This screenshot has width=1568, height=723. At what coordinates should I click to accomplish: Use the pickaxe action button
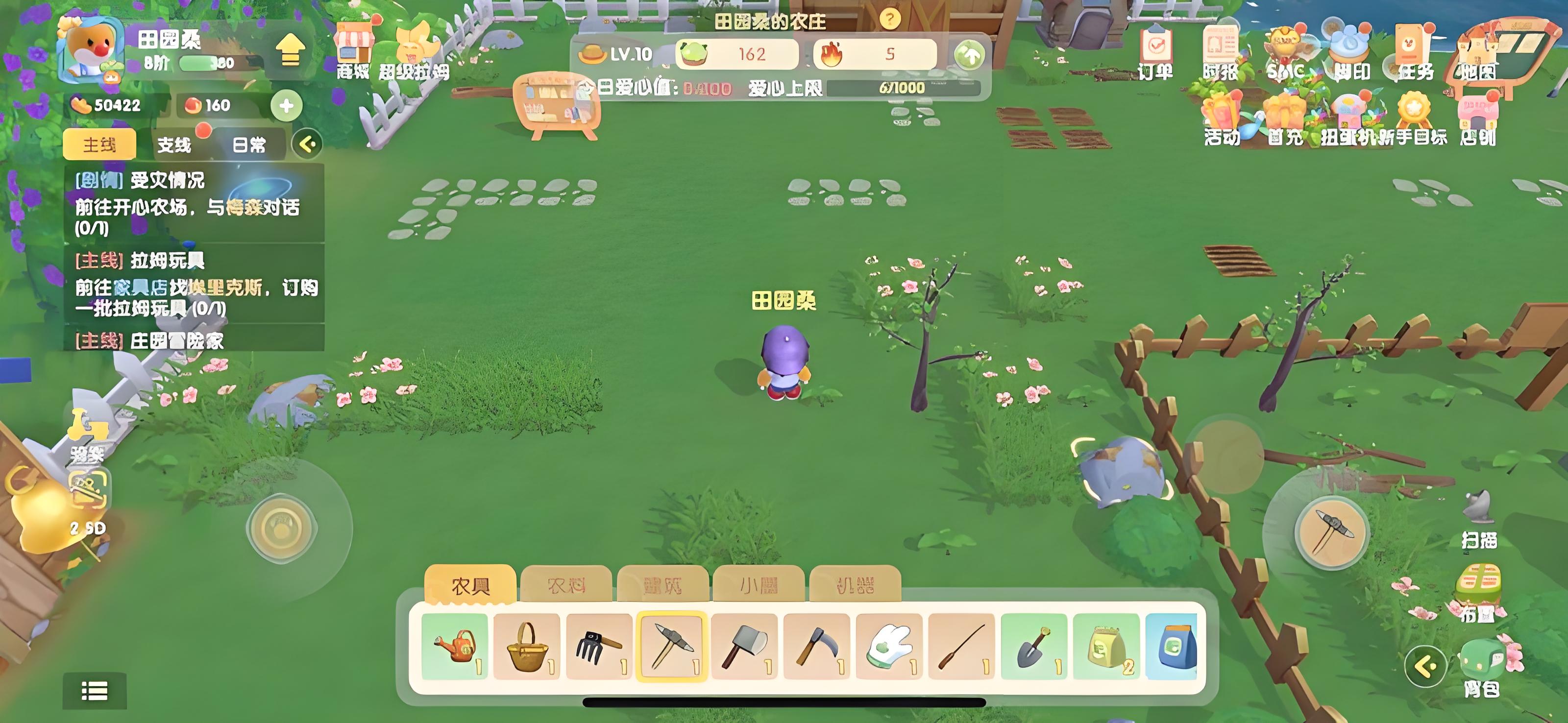pos(1332,530)
